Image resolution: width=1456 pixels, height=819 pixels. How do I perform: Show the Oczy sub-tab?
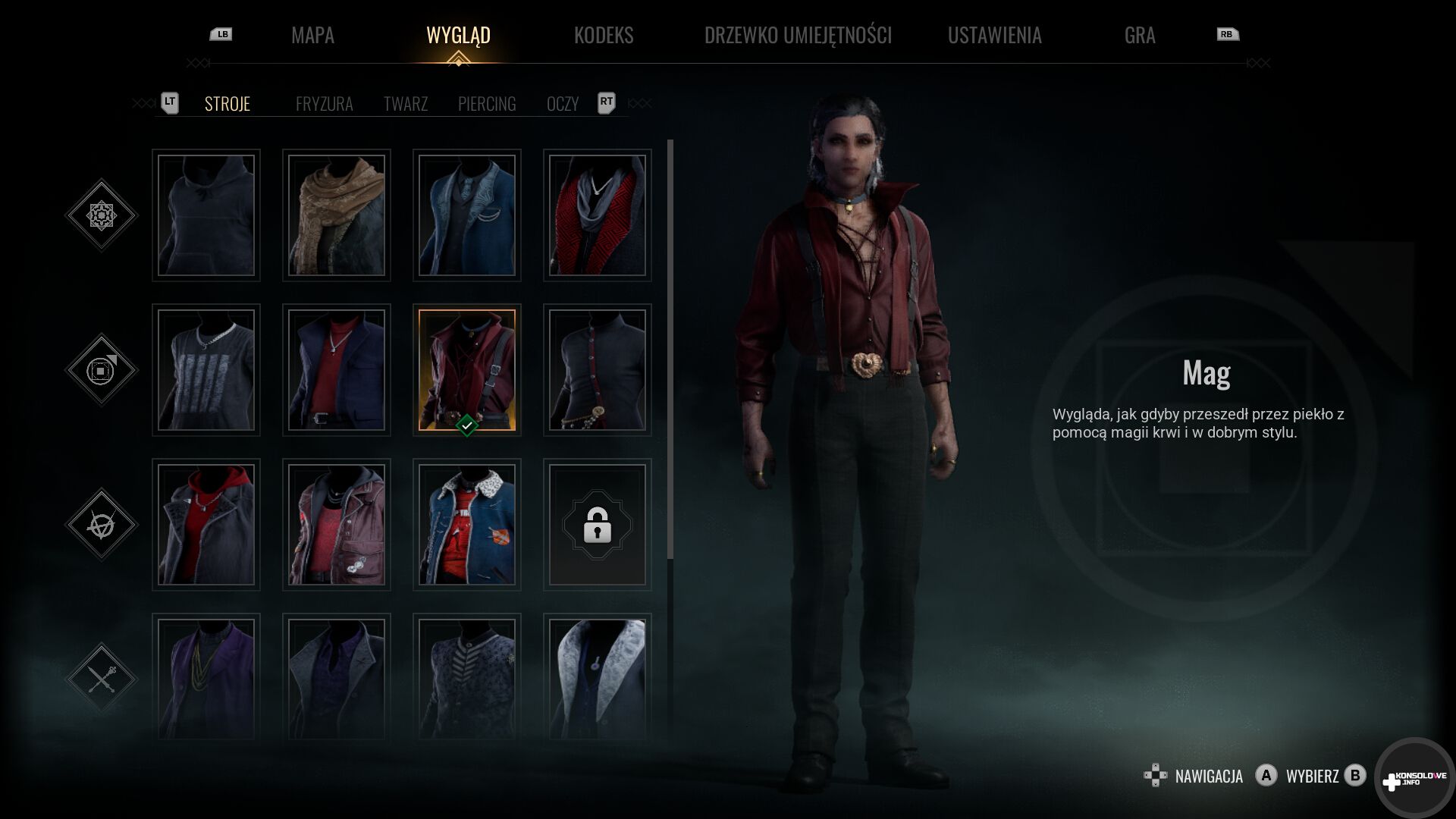coord(562,104)
